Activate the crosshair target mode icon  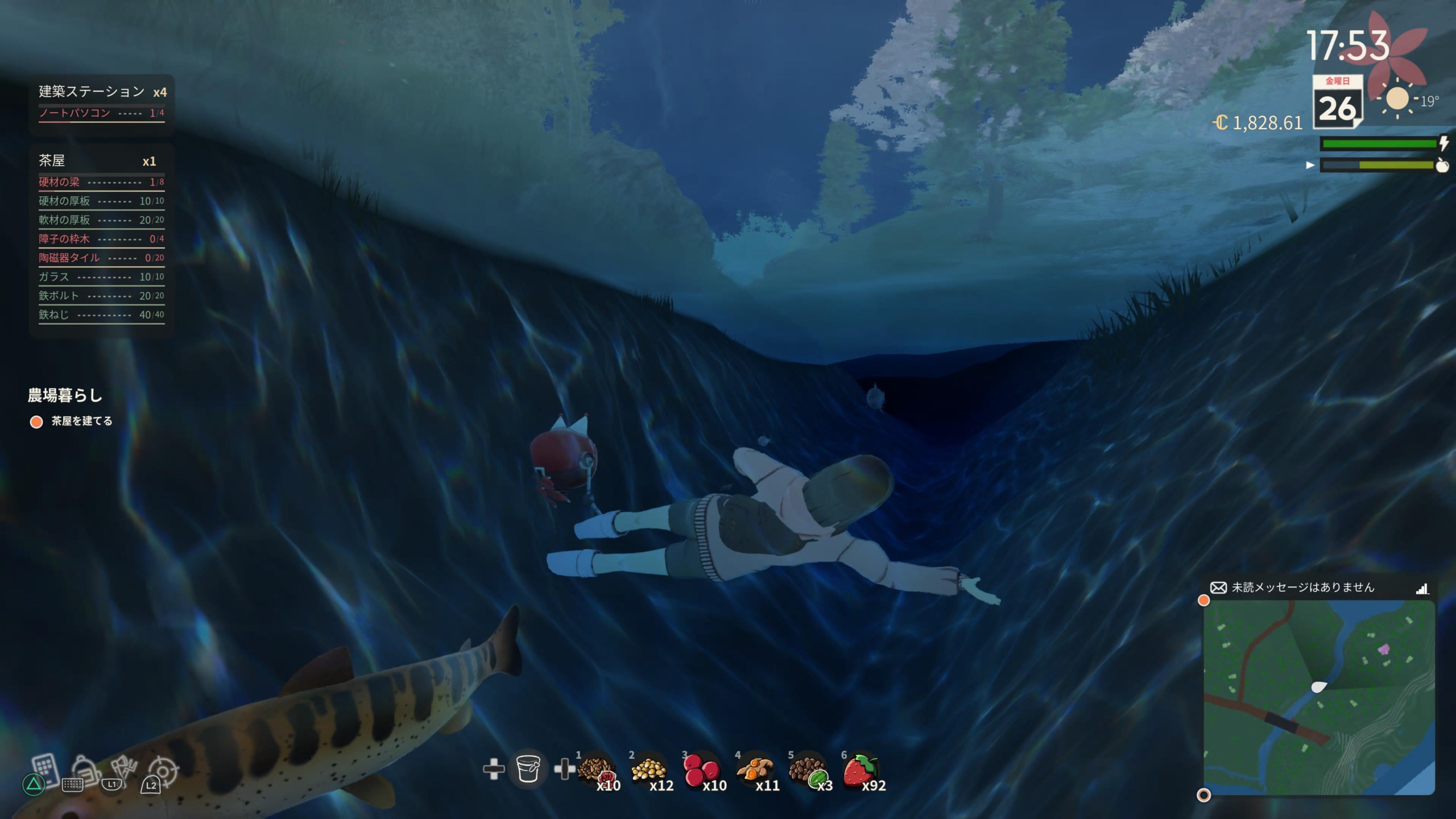pyautogui.click(x=164, y=771)
